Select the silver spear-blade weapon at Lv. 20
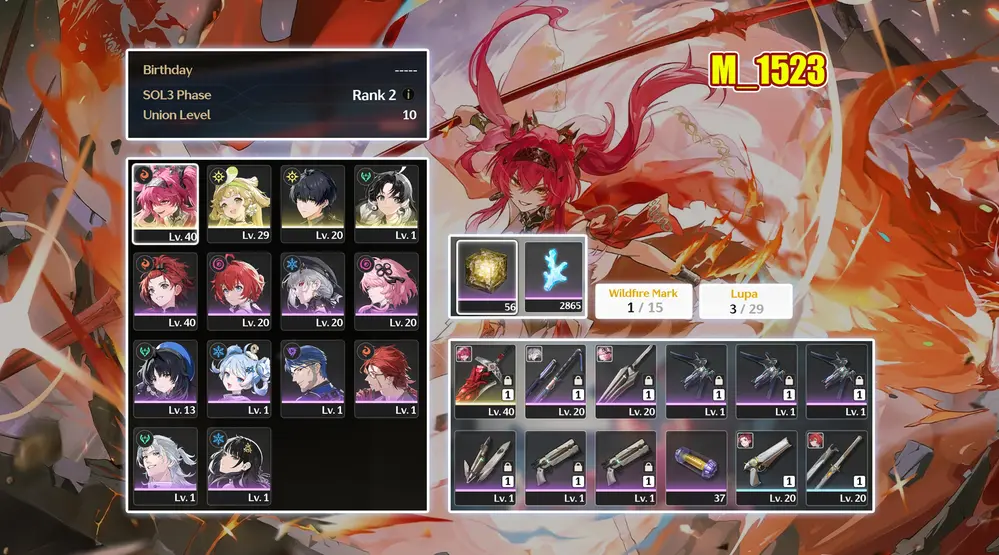This screenshot has width=999, height=555. pyautogui.click(x=626, y=382)
